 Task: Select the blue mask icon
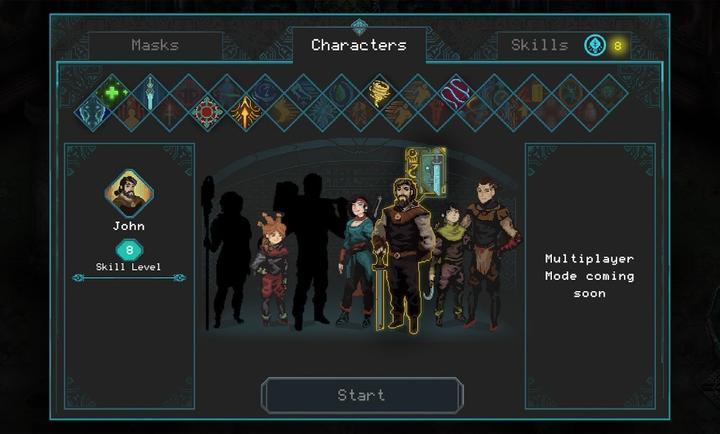(x=94, y=112)
